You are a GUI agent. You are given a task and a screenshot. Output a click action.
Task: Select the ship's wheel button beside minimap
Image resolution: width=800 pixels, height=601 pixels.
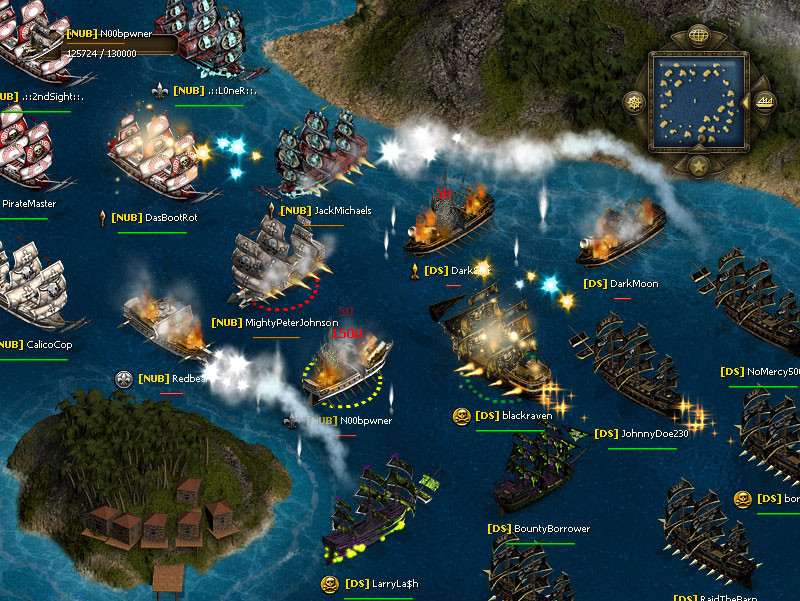pos(634,101)
